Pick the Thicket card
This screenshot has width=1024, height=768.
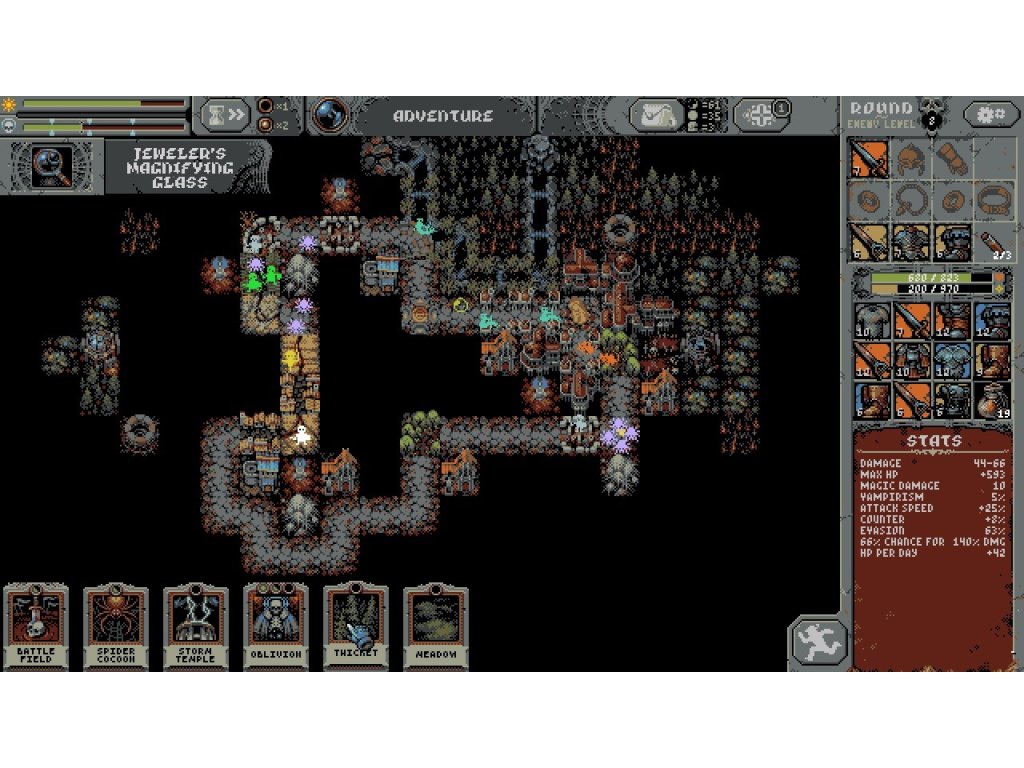[x=356, y=627]
